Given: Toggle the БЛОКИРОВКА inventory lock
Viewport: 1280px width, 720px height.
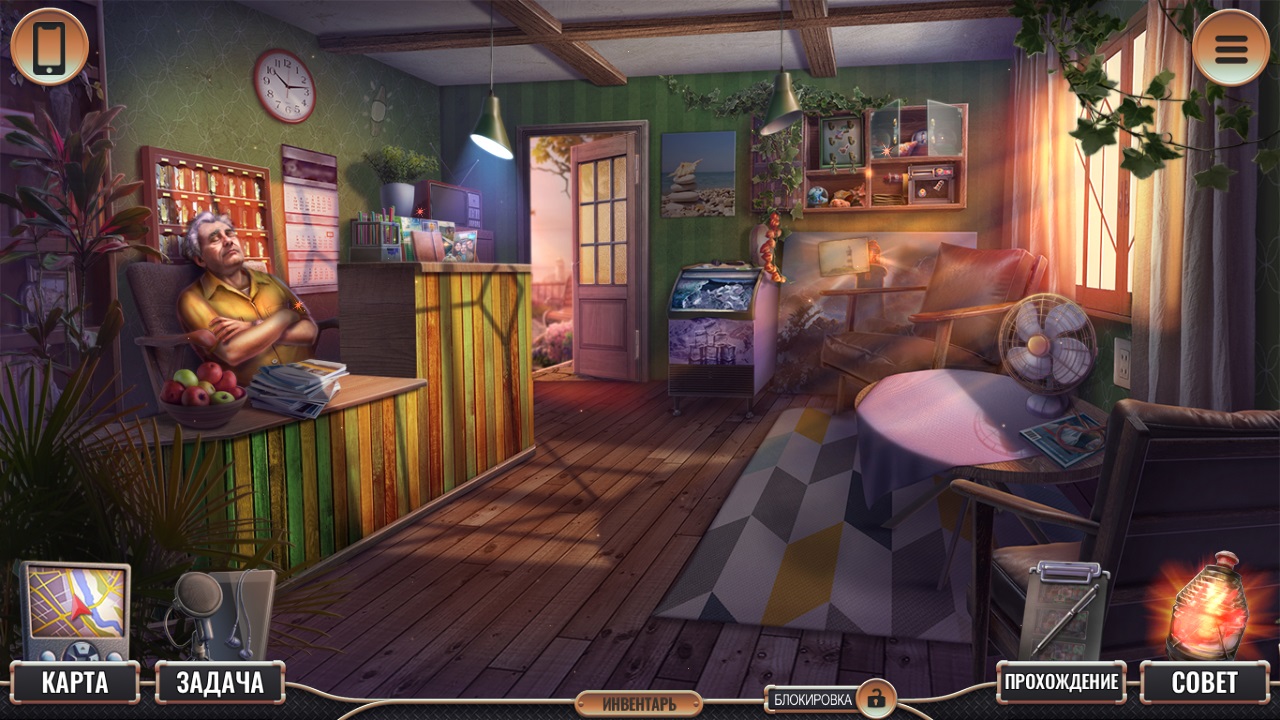Looking at the screenshot, I should [829, 699].
